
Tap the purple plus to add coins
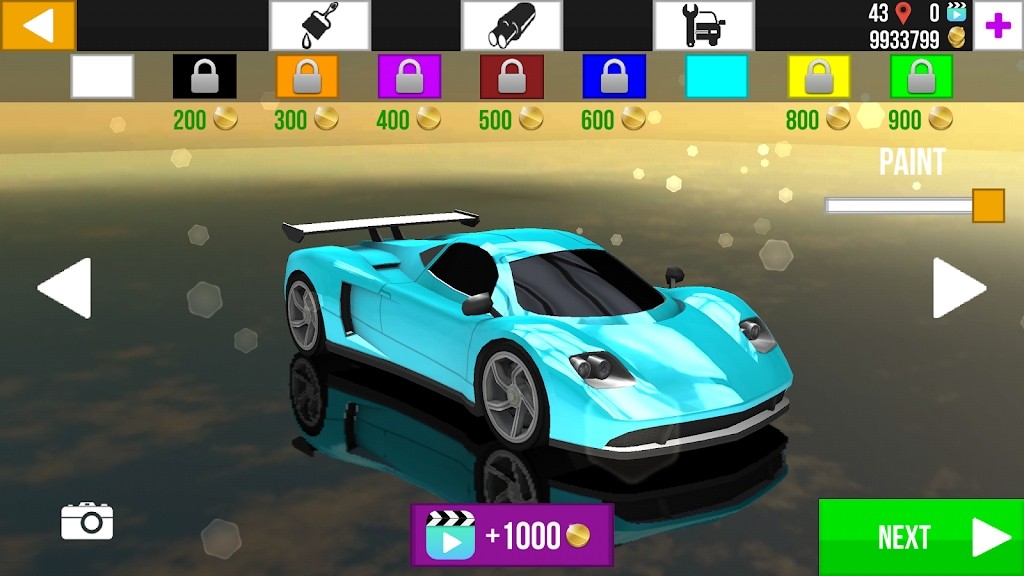tap(997, 26)
